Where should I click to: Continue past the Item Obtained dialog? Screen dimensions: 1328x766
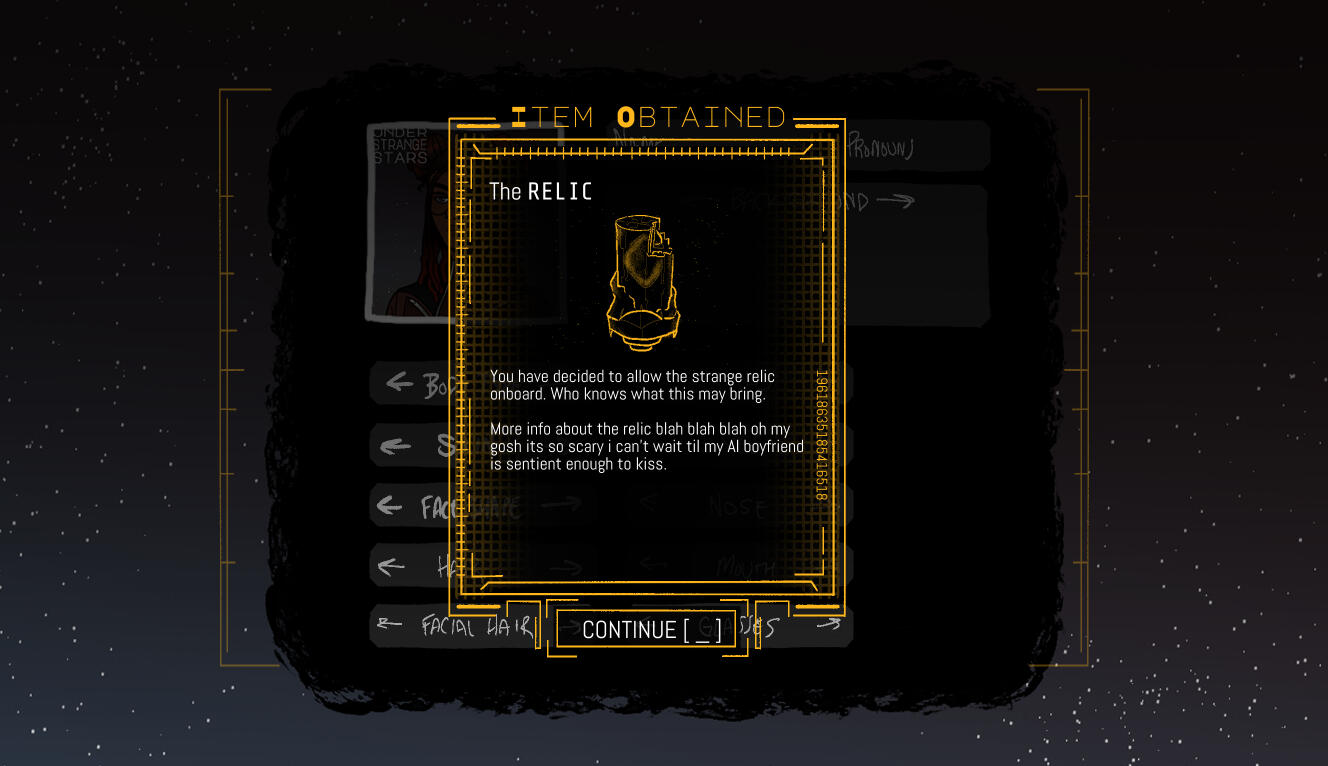tap(650, 629)
